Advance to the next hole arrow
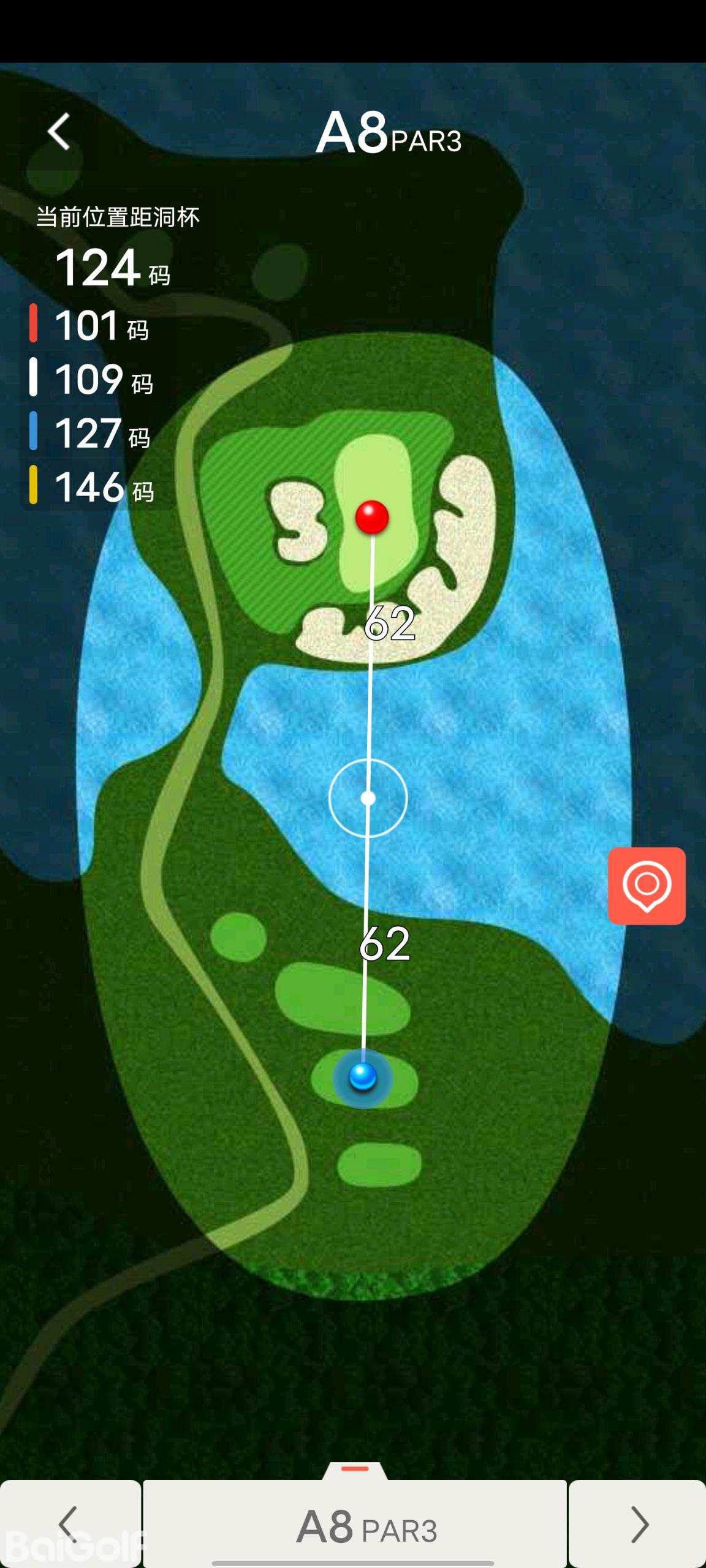This screenshot has height=1568, width=706. pos(638,1523)
